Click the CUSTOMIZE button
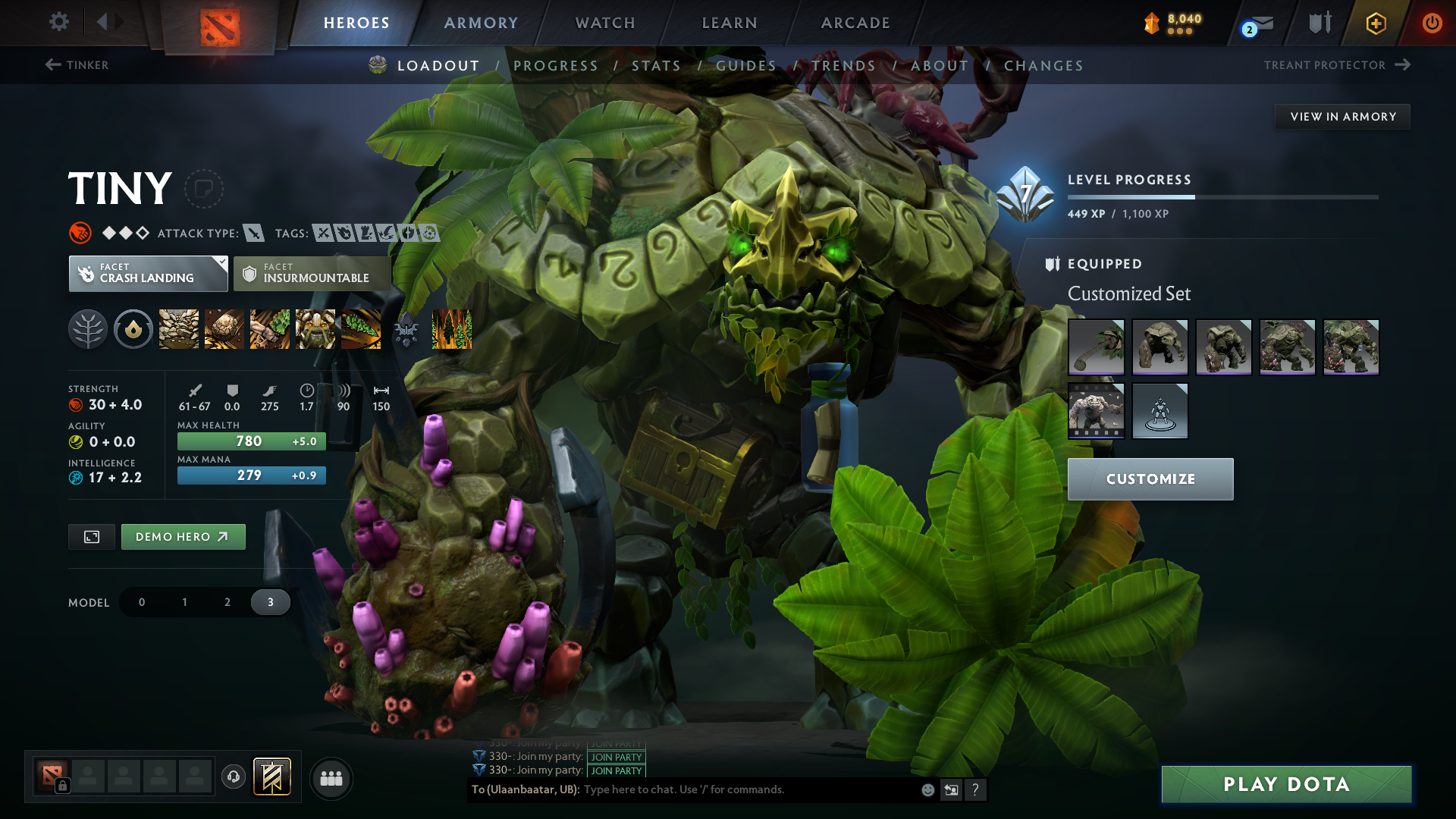Image resolution: width=1456 pixels, height=819 pixels. 1150,479
